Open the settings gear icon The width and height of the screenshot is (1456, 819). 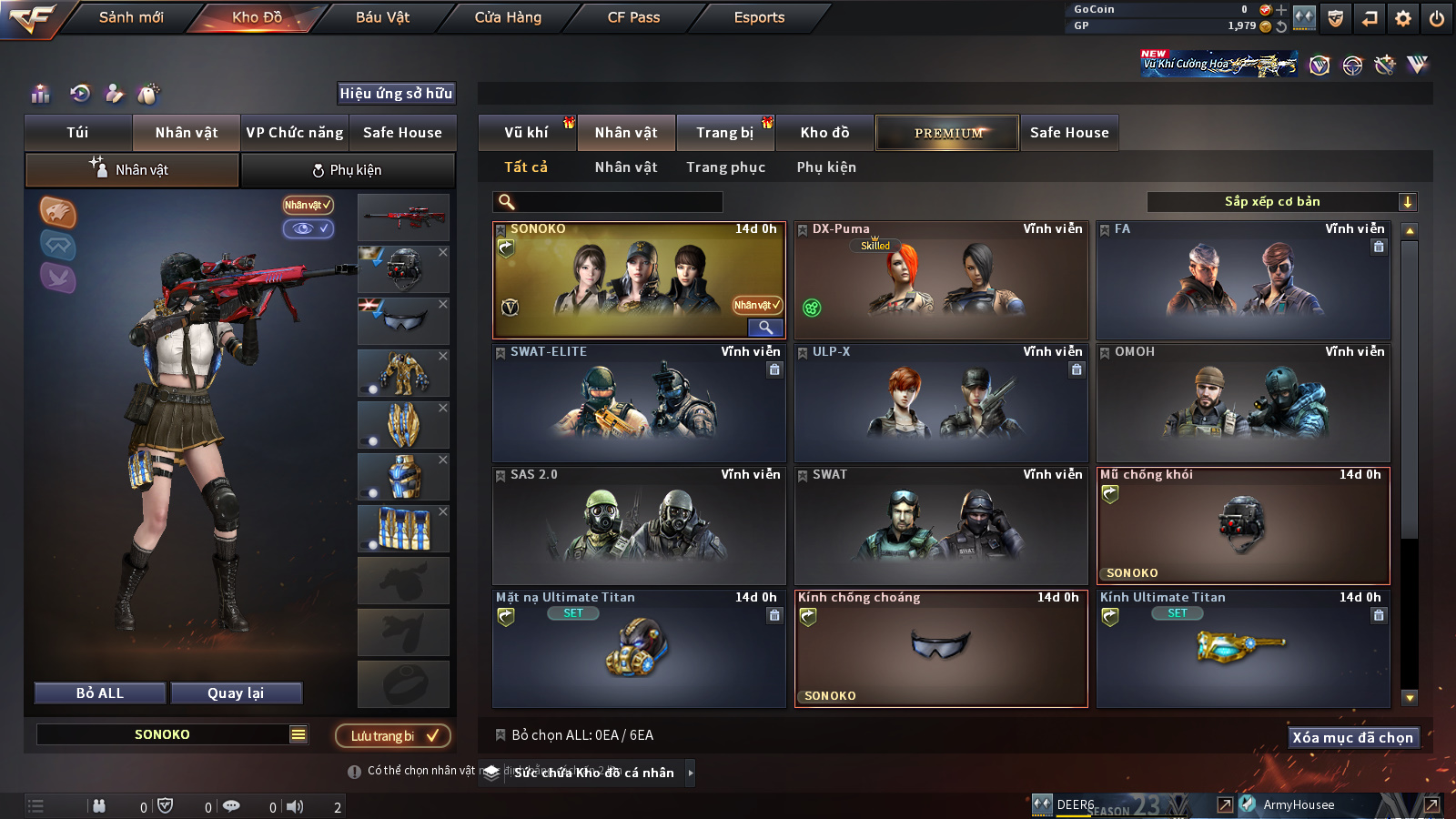pyautogui.click(x=1403, y=18)
